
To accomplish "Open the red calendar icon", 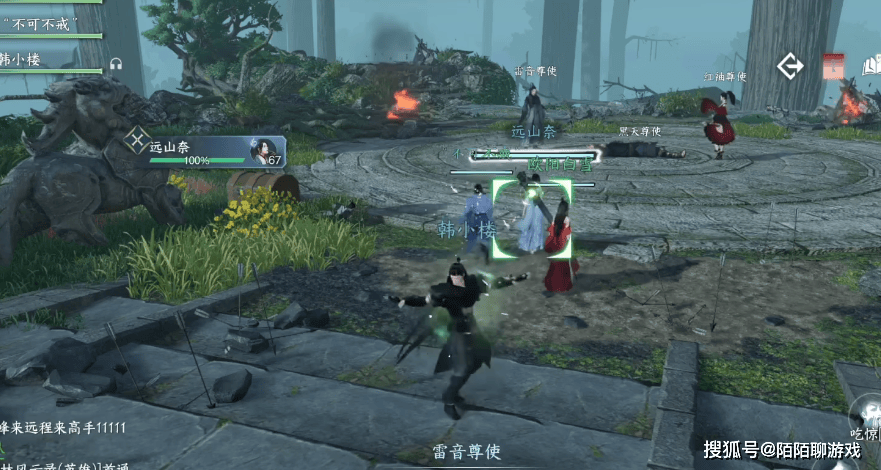I will click(833, 67).
